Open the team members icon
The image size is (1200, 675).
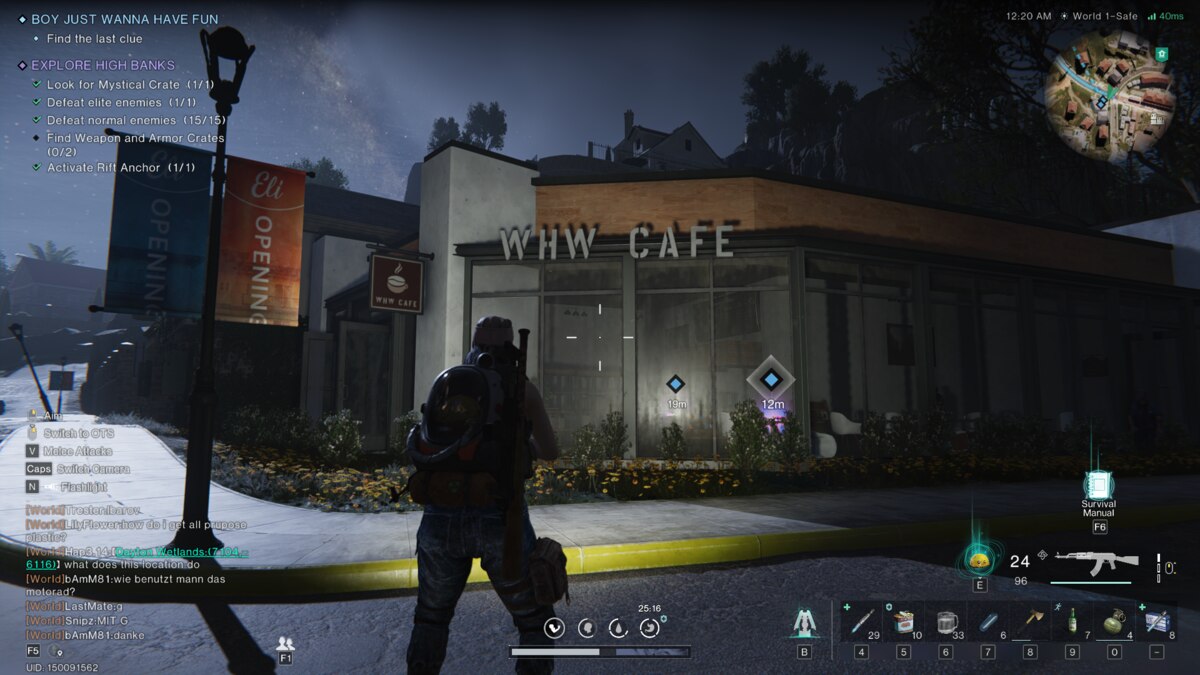285,644
